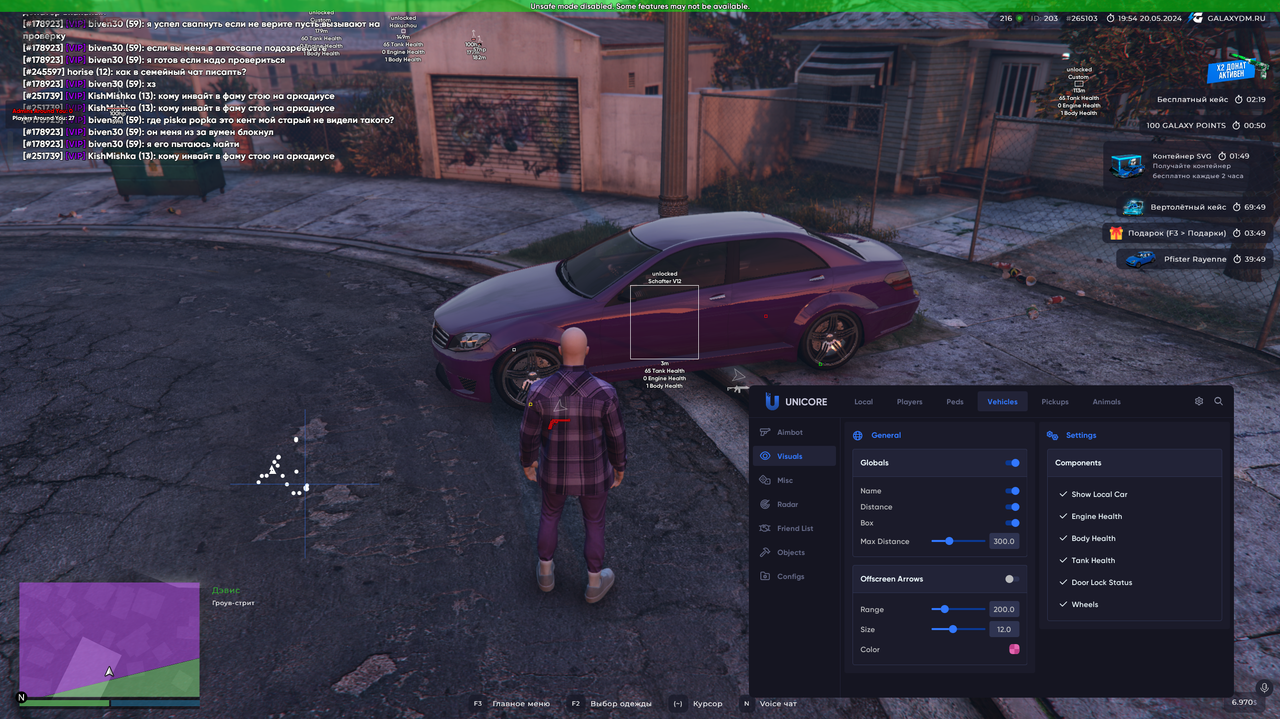The image size is (1280, 719).
Task: Enable the Offscreen Arrows toggle
Action: pos(1012,579)
